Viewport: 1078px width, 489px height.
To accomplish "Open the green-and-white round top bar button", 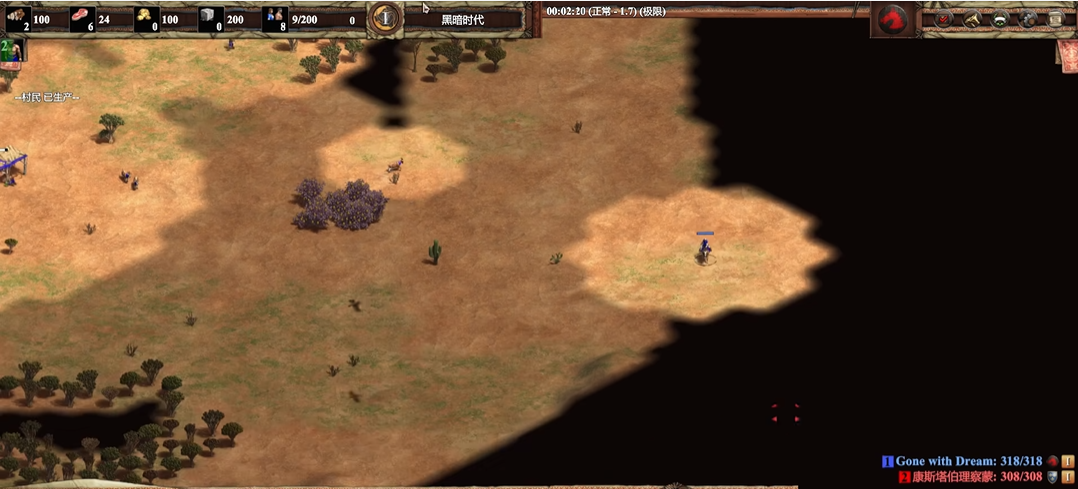I will [999, 19].
